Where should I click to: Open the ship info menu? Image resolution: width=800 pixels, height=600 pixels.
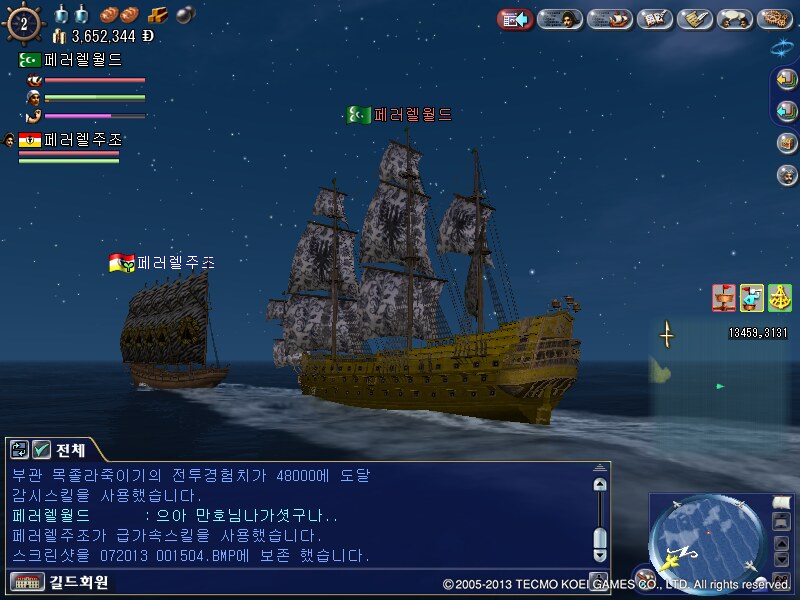coord(609,19)
